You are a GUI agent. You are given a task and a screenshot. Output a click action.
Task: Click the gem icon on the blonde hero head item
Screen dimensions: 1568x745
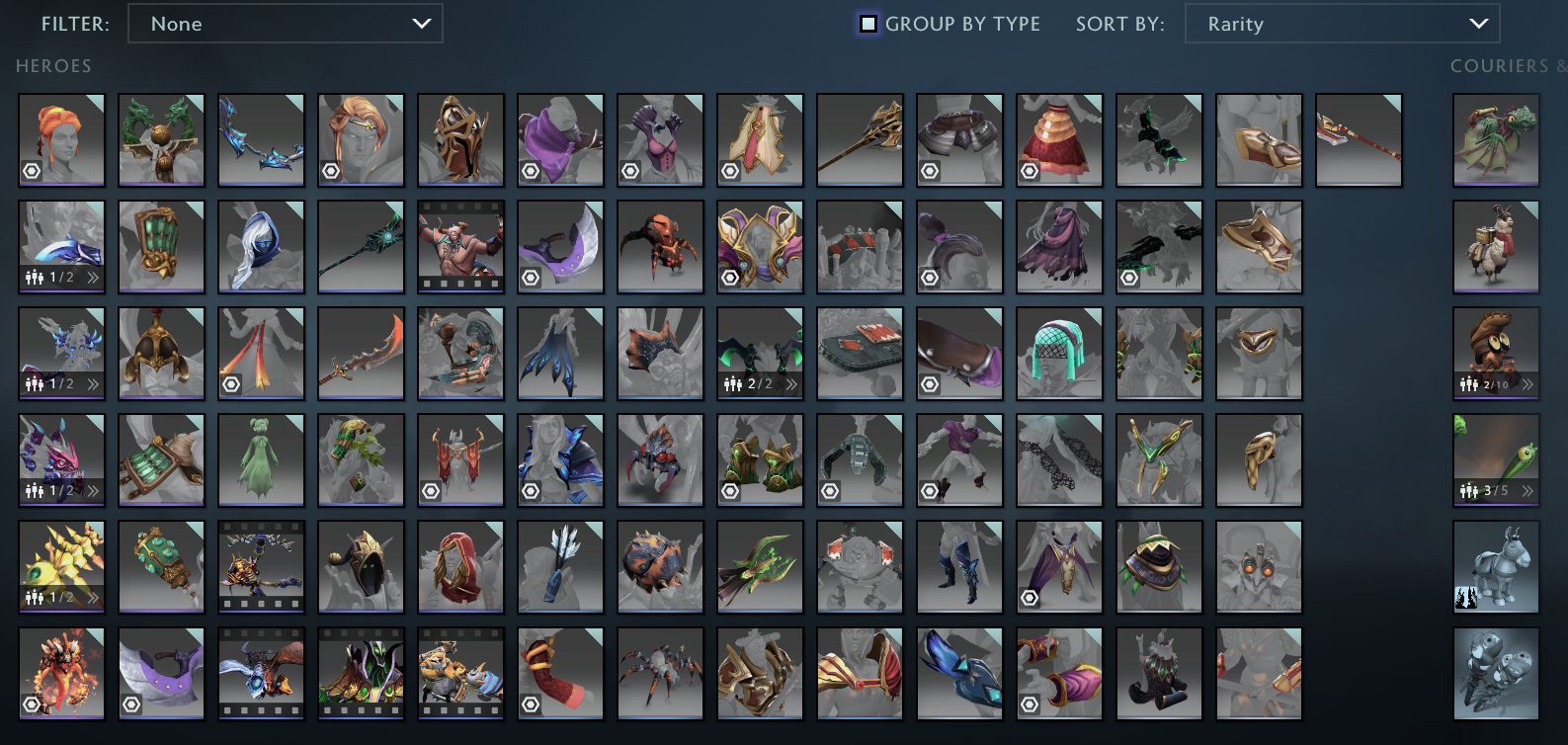(x=331, y=171)
